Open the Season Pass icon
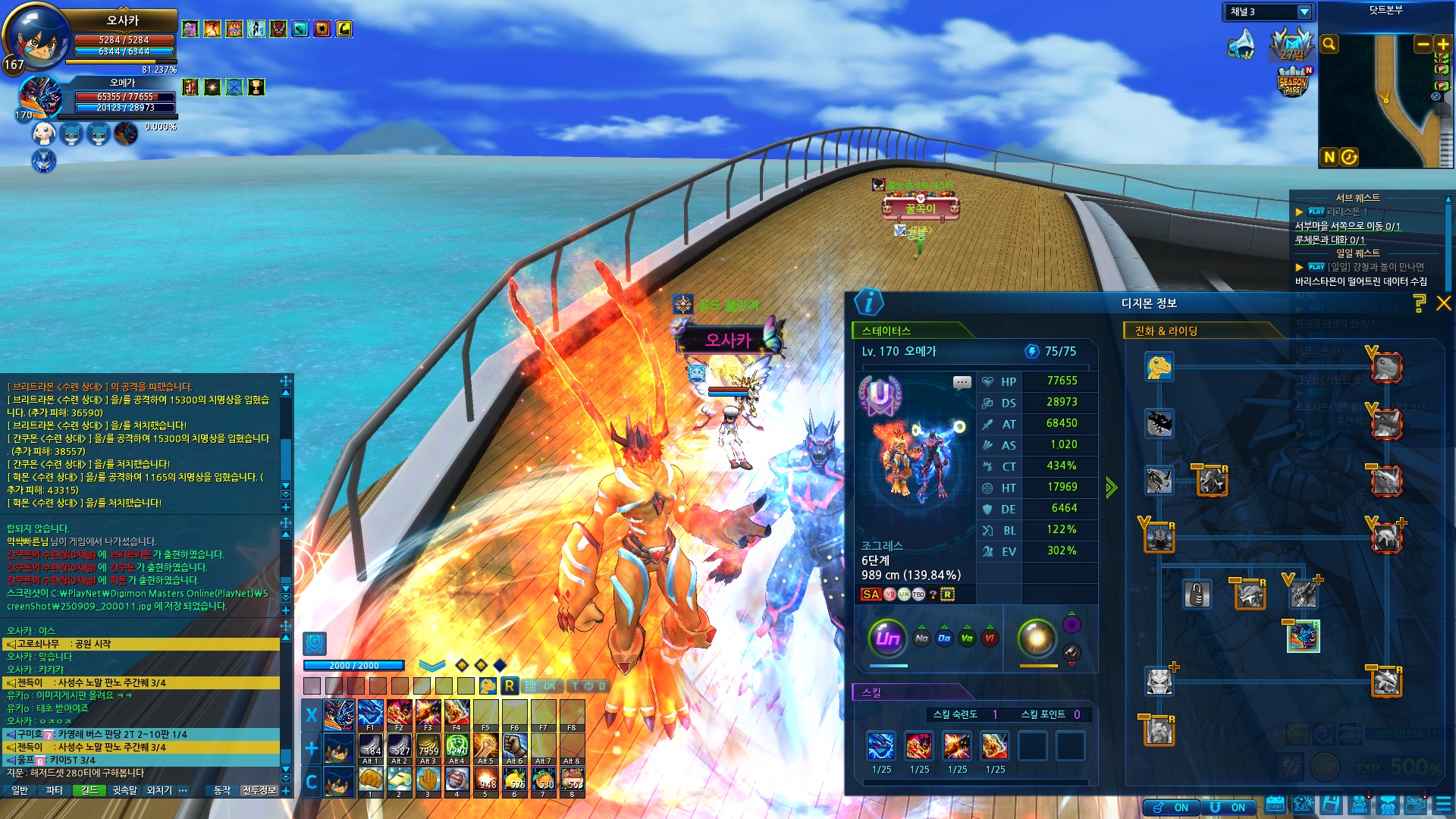Viewport: 1456px width, 819px height. coord(1292,83)
